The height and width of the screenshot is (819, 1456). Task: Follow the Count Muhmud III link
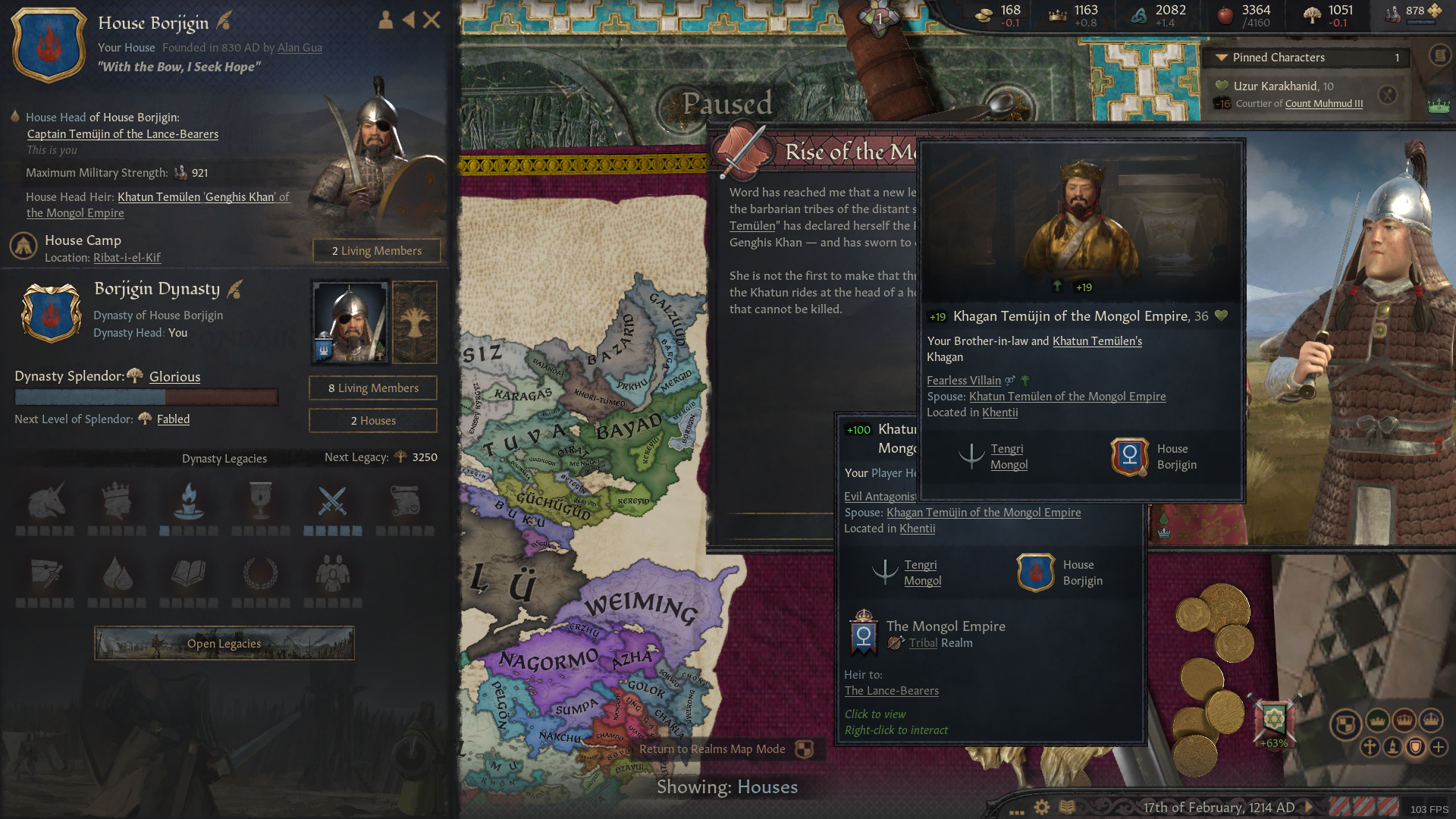tap(1323, 103)
